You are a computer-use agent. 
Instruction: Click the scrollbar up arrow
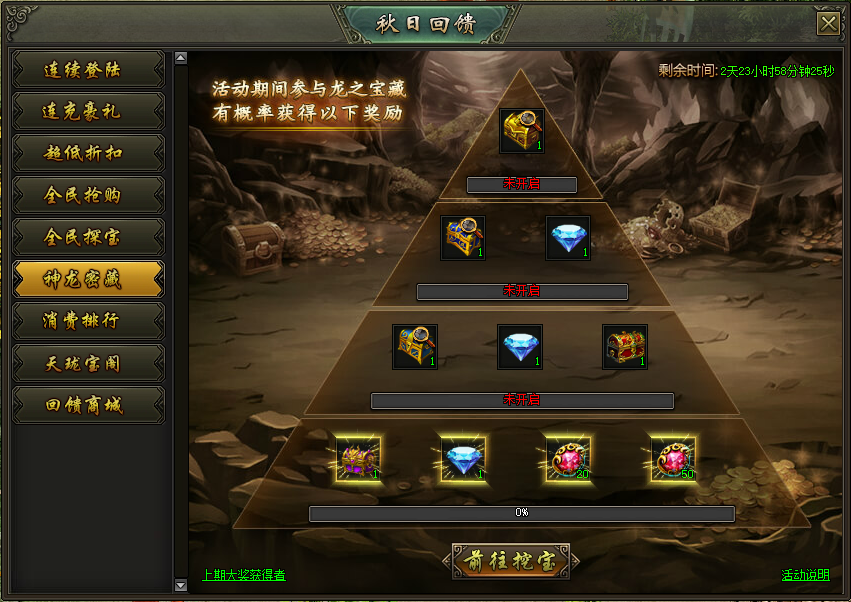(x=181, y=58)
